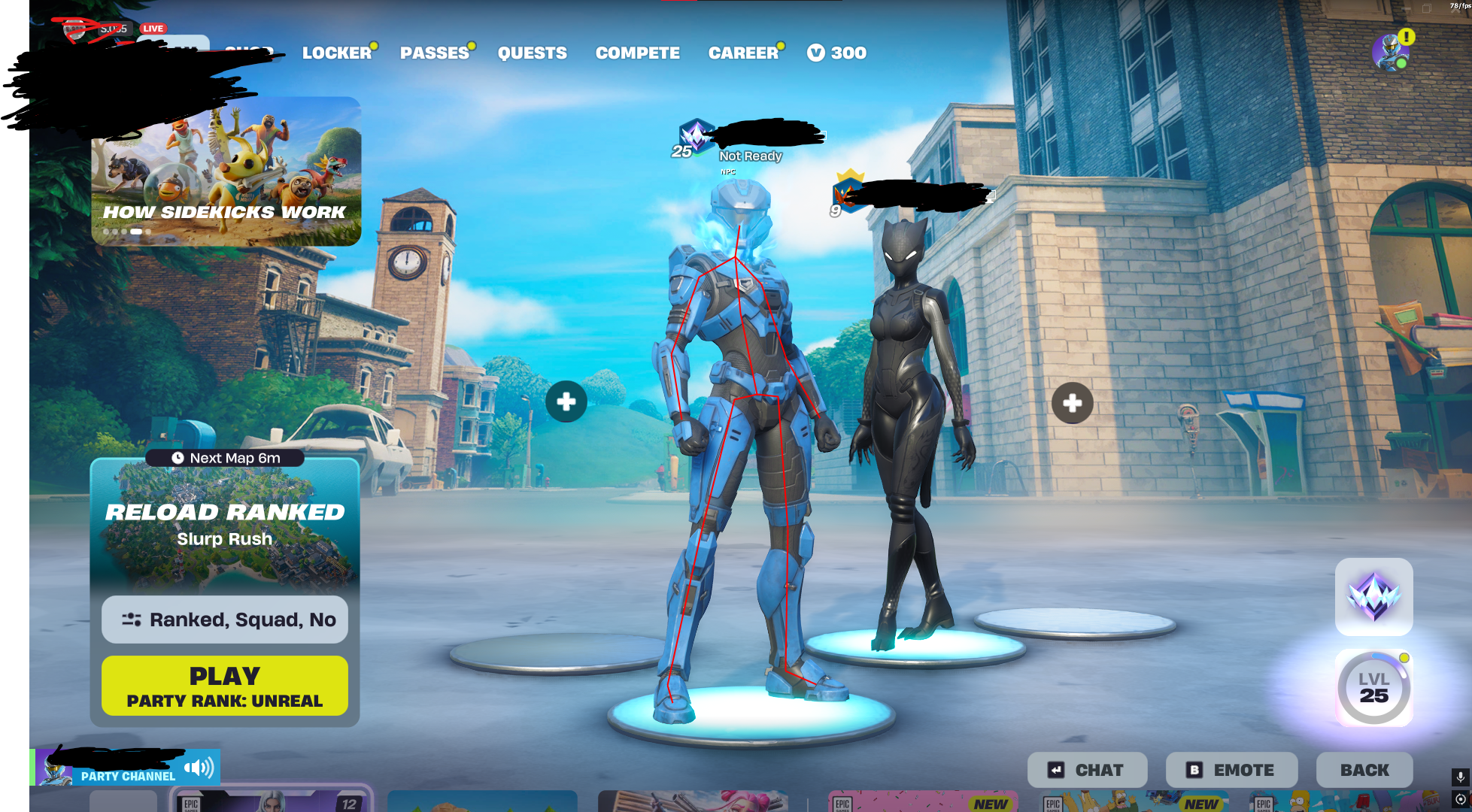Invite a player to the right slot
Image resolution: width=1472 pixels, height=812 pixels.
(1073, 403)
